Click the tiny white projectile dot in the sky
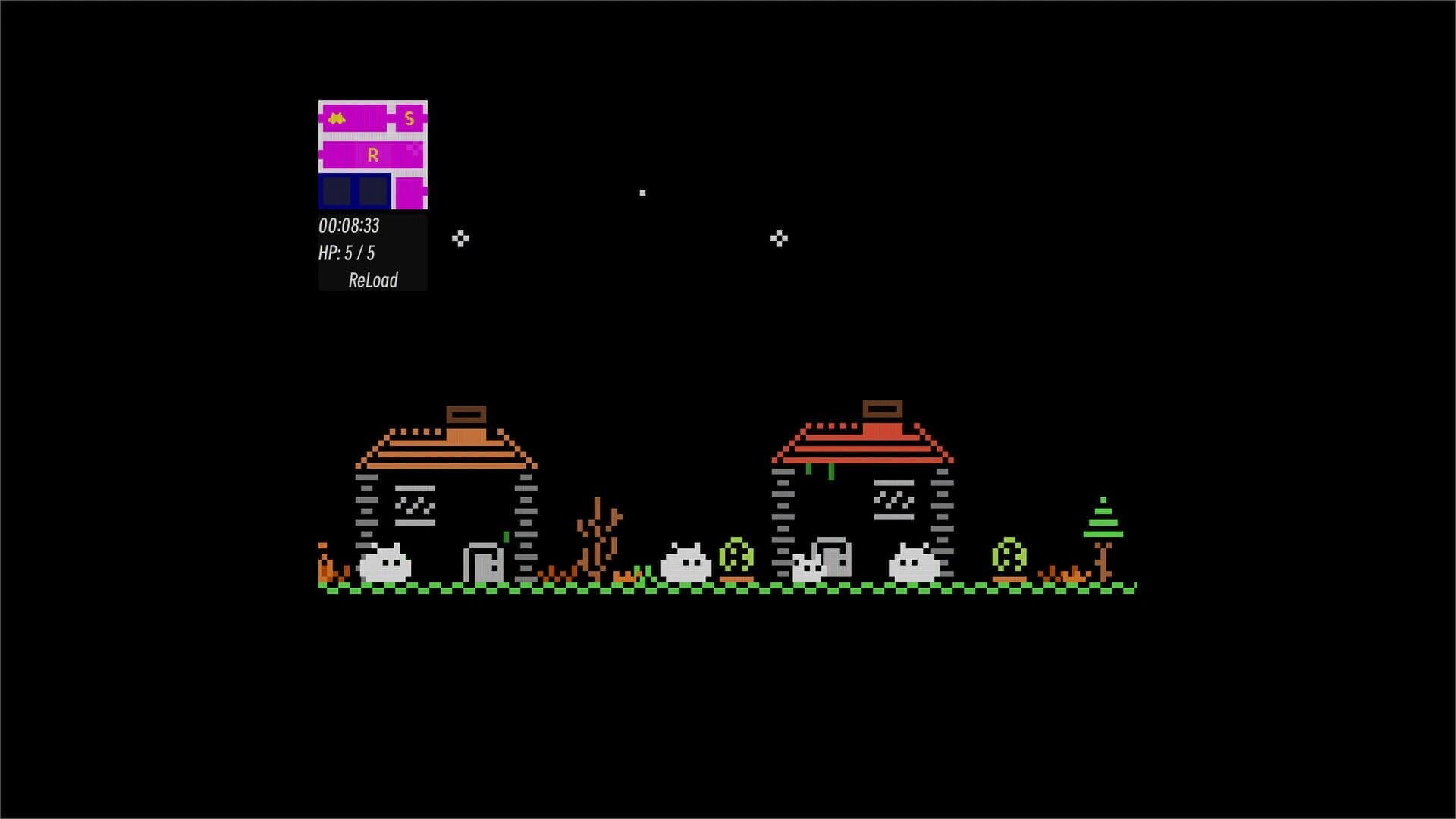1456x819 pixels. point(642,193)
